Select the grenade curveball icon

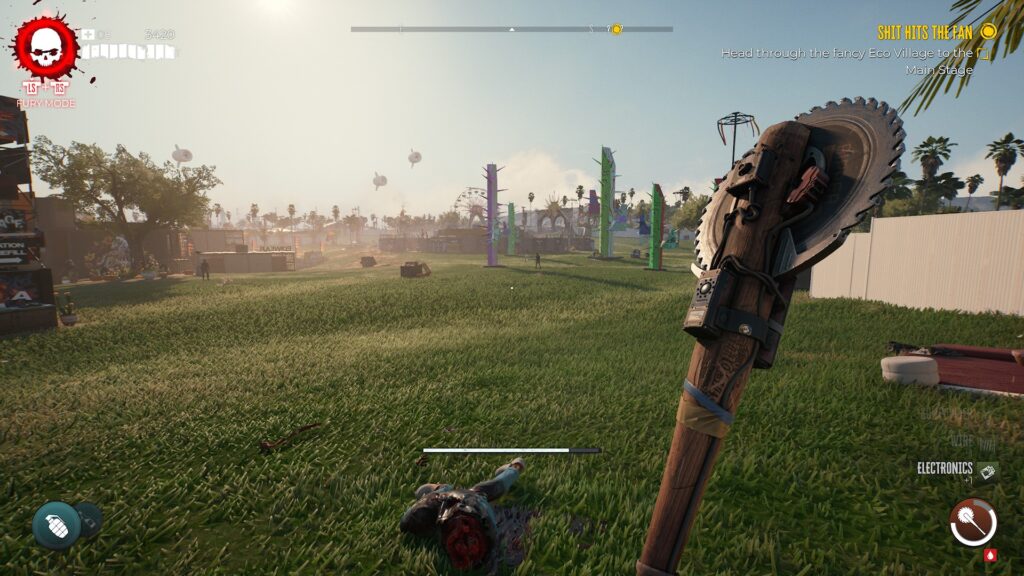(57, 525)
